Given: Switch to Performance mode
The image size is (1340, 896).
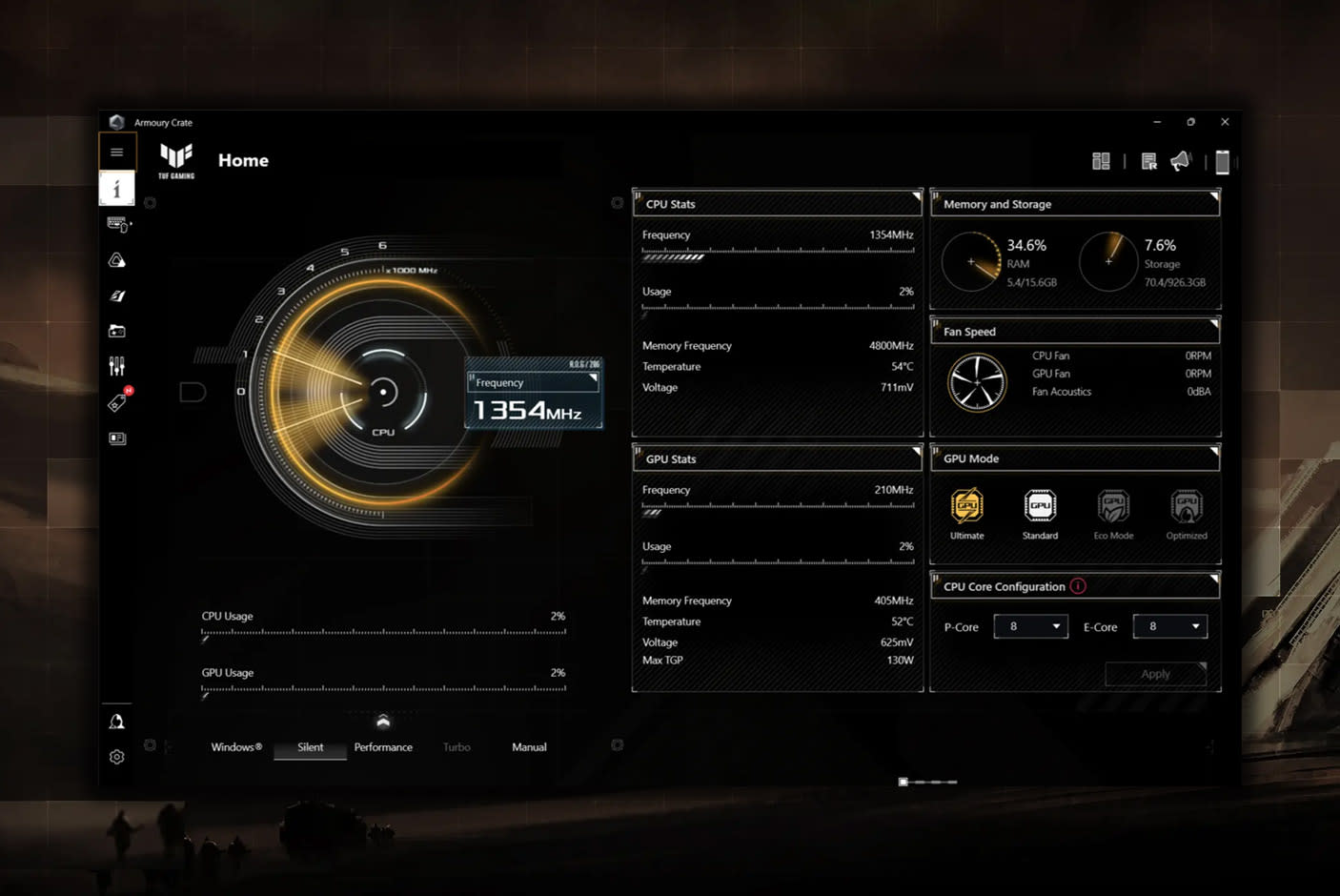Looking at the screenshot, I should click(x=383, y=747).
